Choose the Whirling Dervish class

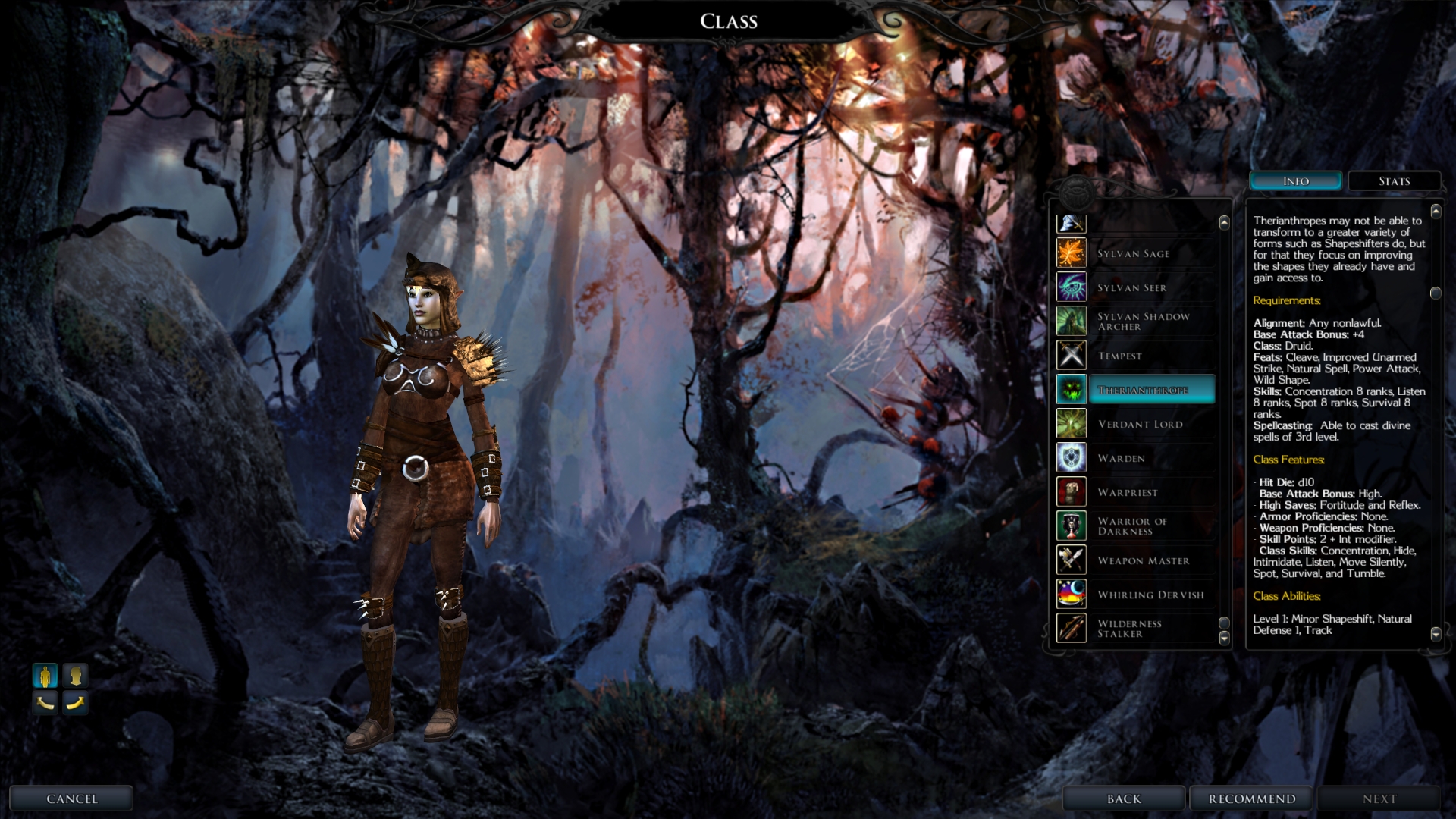[x=1150, y=595]
